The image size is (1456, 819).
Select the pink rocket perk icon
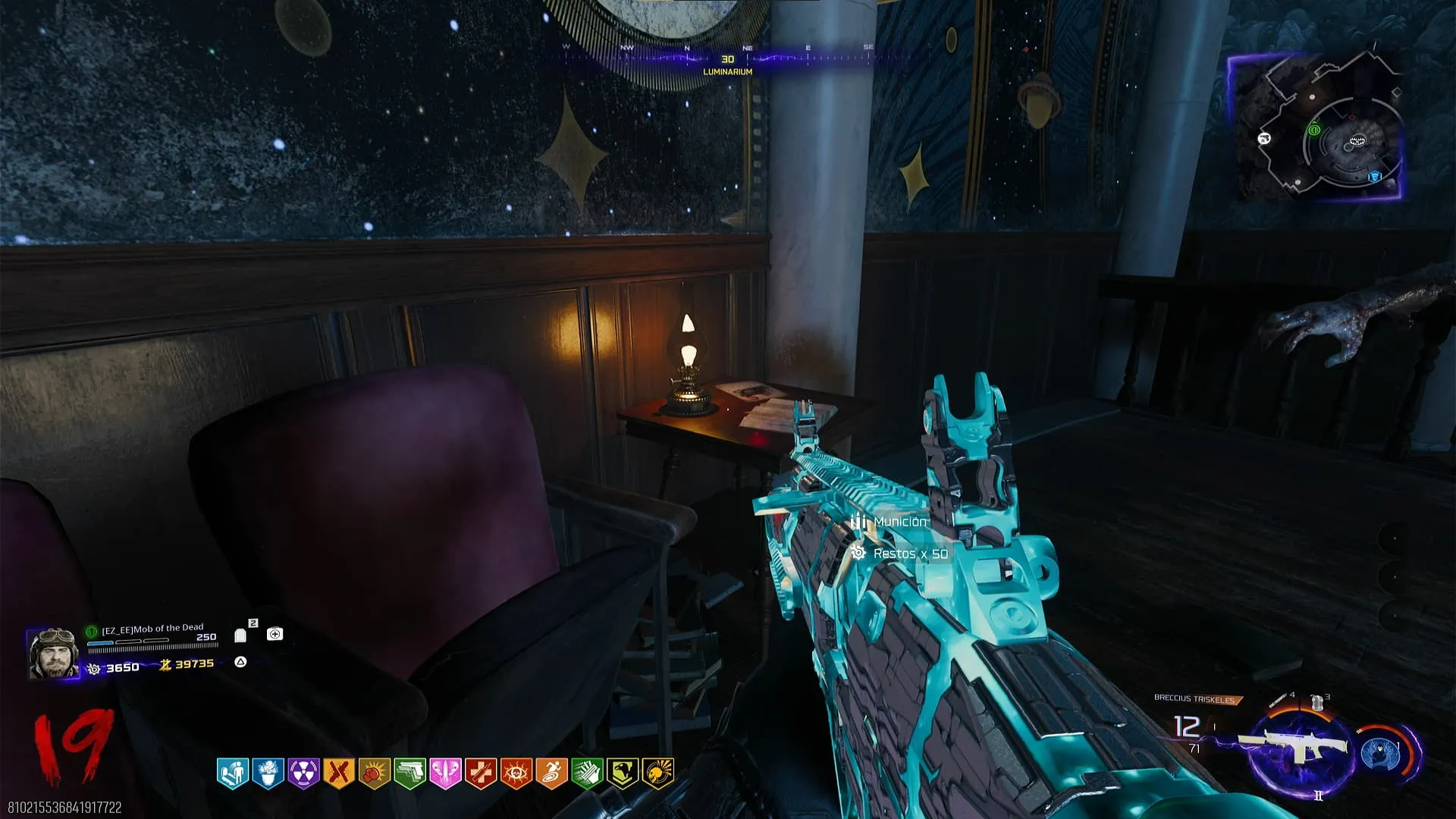pyautogui.click(x=445, y=773)
